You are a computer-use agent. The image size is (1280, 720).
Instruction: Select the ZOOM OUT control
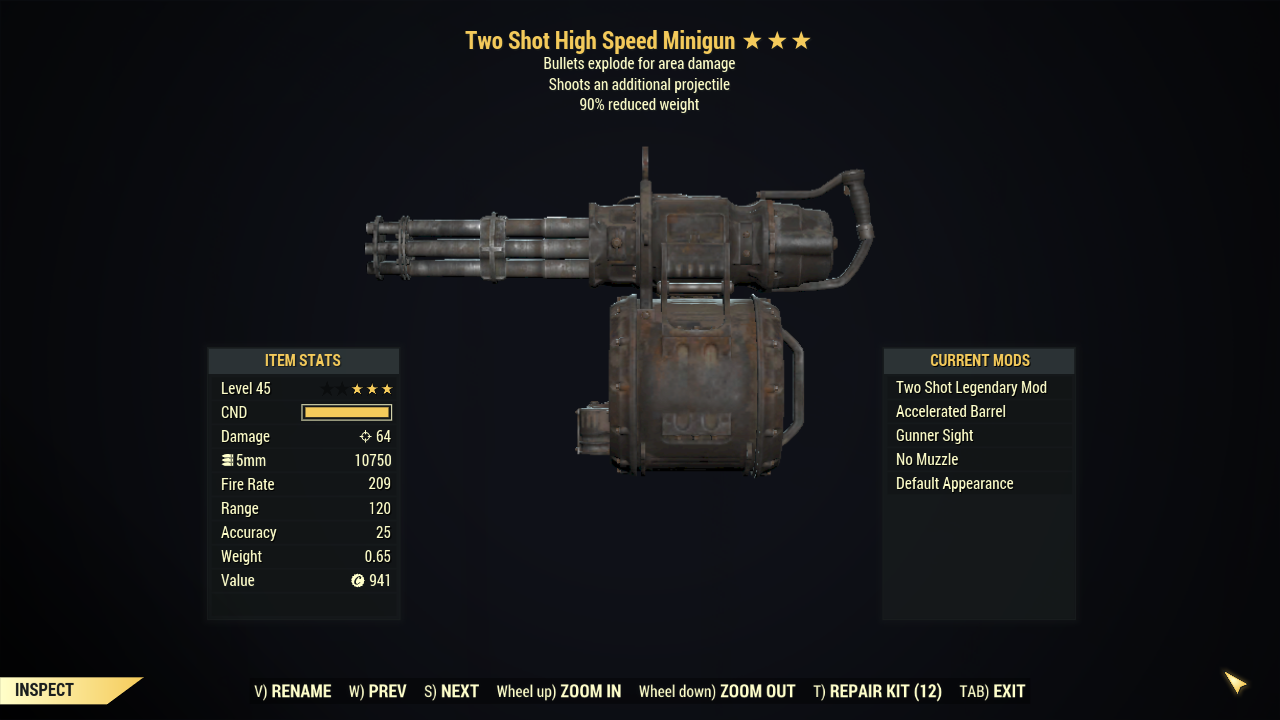coord(717,691)
